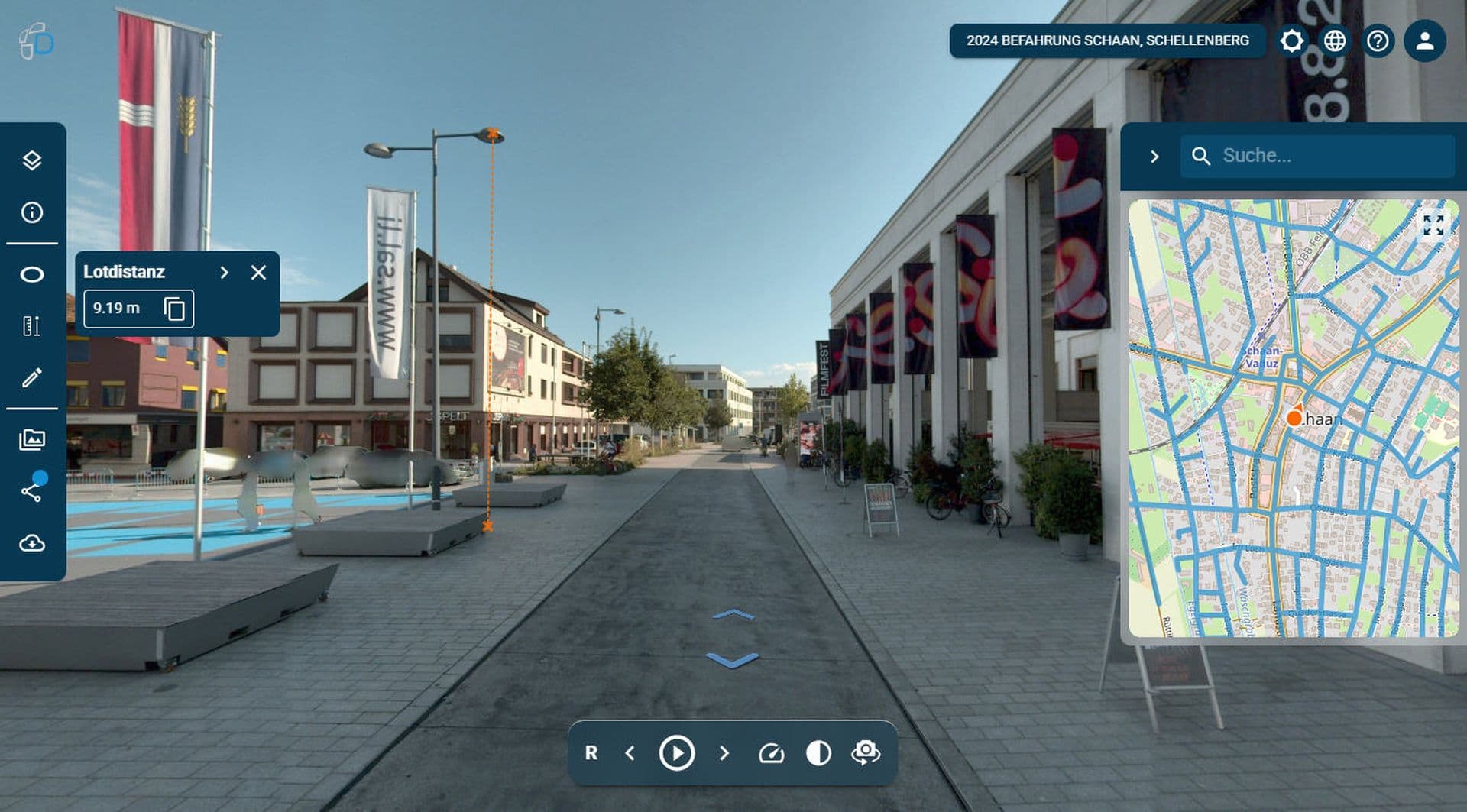Close the Lotdistanz panel

(258, 273)
